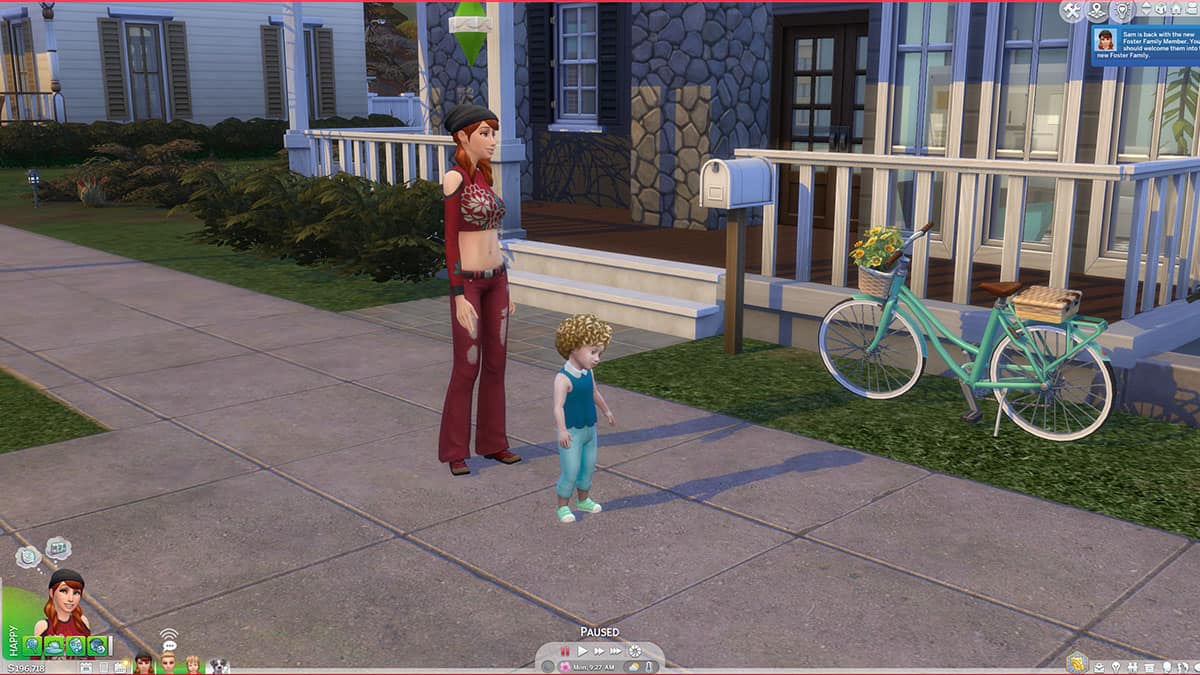Set game speed to triple fast-forward

616,651
